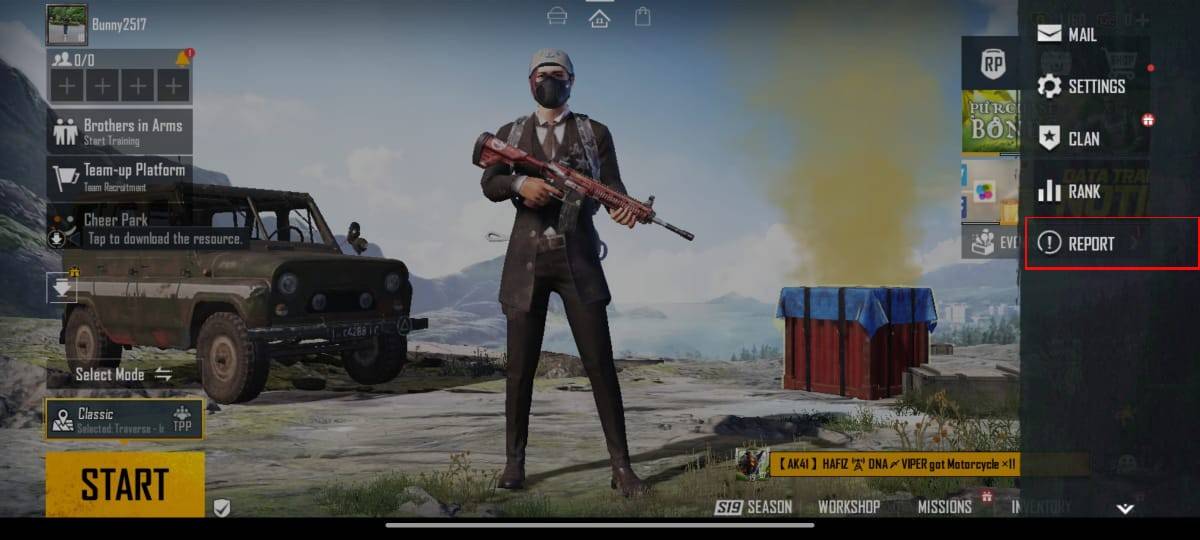Show the Rank leaderboard
Screen dimensions: 1200x540
pos(1069,191)
